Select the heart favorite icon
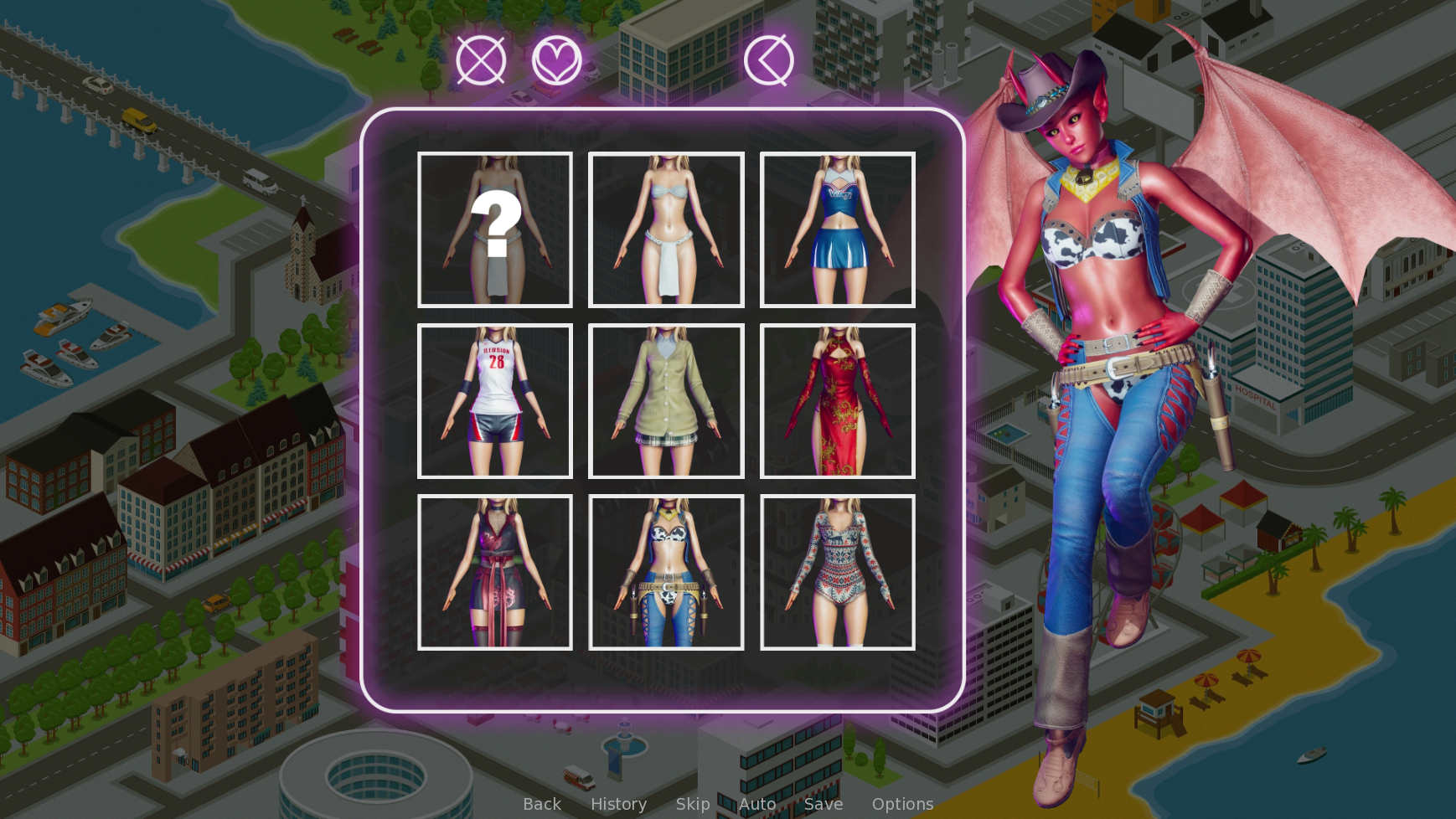This screenshot has width=1456, height=819. point(559,59)
